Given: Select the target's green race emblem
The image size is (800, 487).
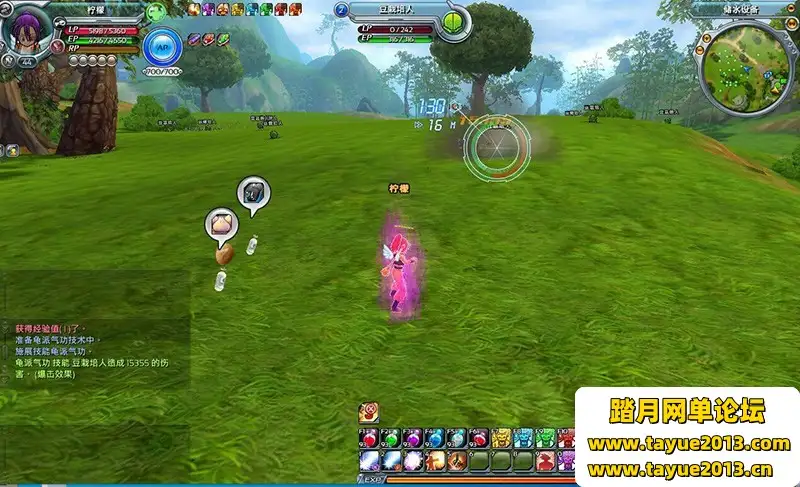Looking at the screenshot, I should (x=455, y=20).
